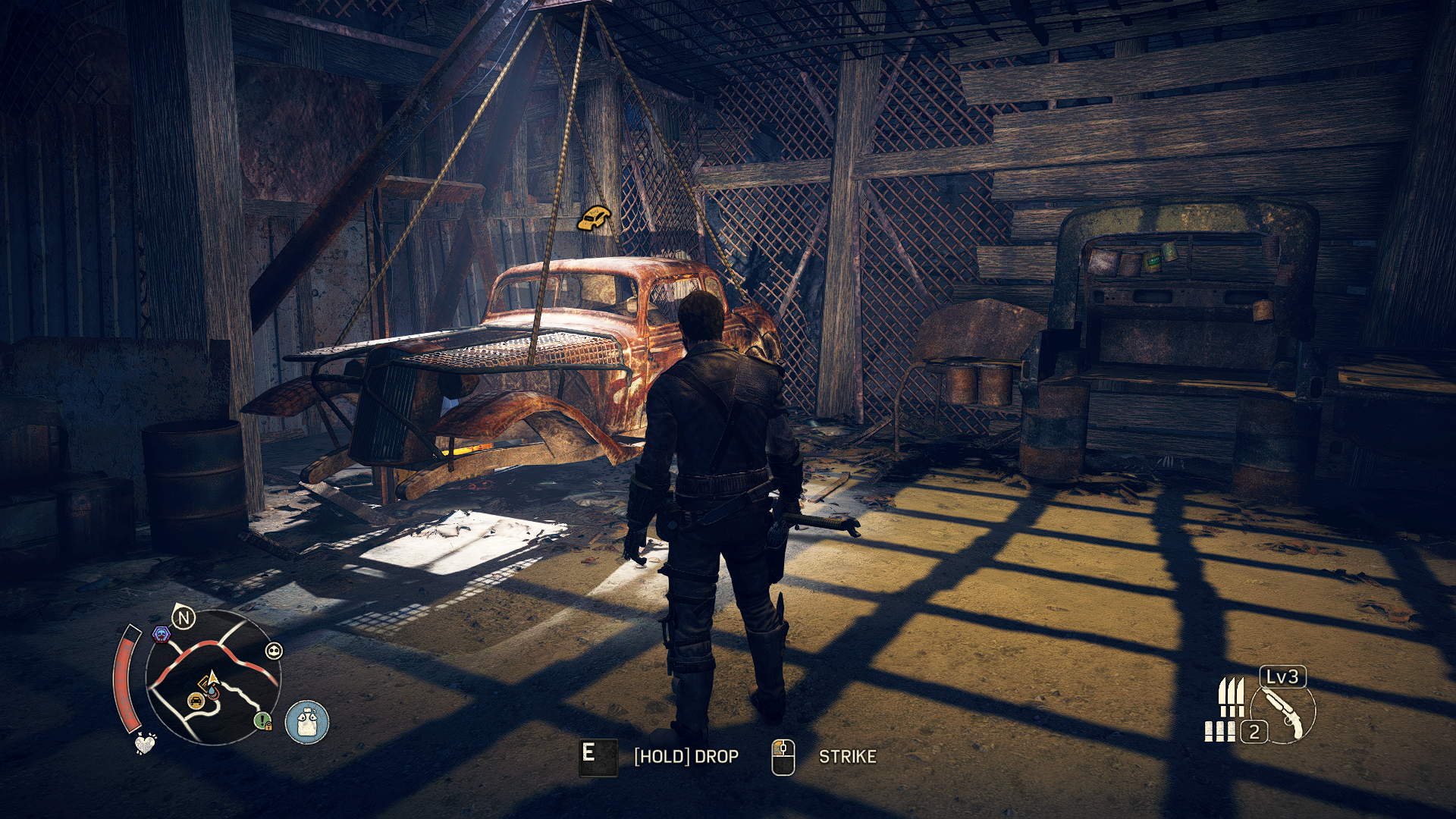Select the north compass marker
Screen dimensions: 1456x819
tap(184, 618)
